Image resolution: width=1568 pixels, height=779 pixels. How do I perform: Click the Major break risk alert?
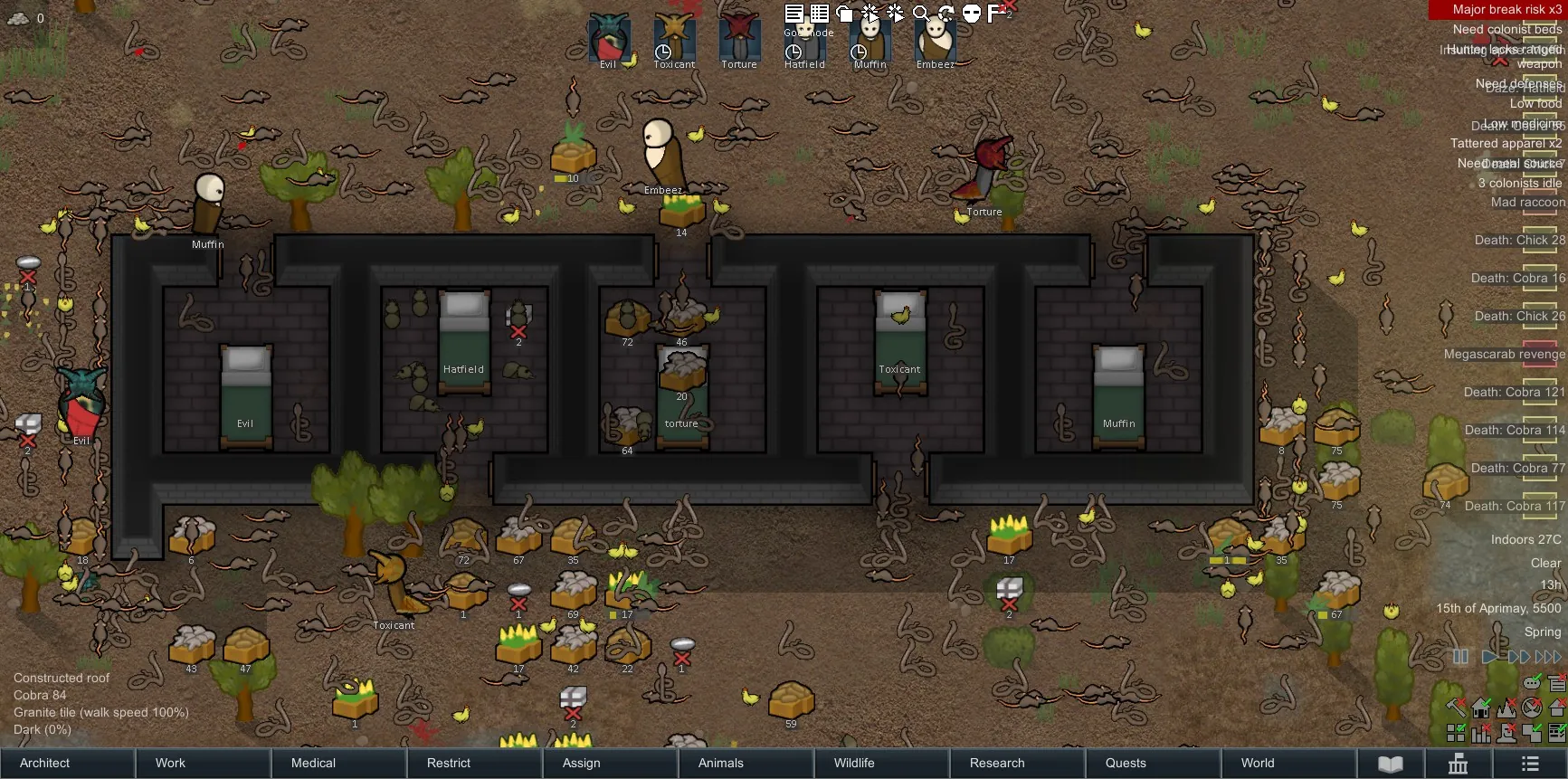(1498, 9)
